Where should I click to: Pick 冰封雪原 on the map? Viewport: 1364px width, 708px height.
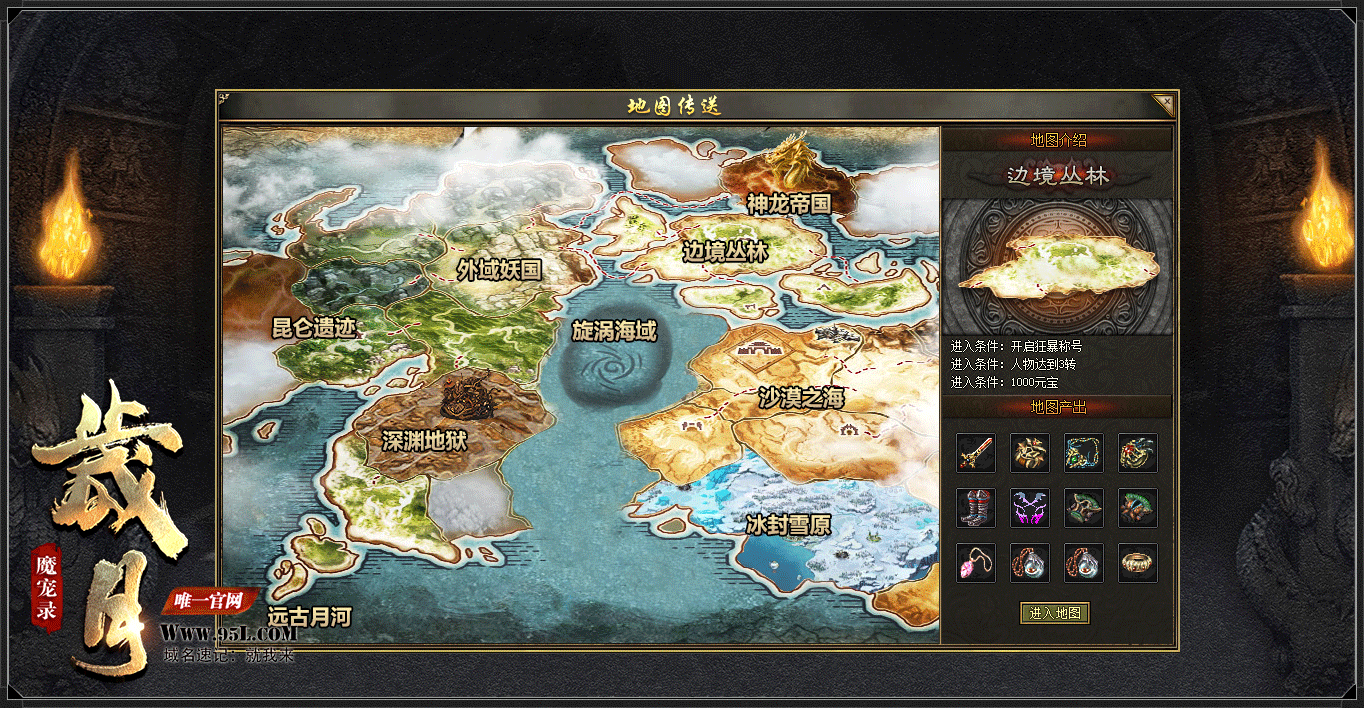tap(788, 524)
